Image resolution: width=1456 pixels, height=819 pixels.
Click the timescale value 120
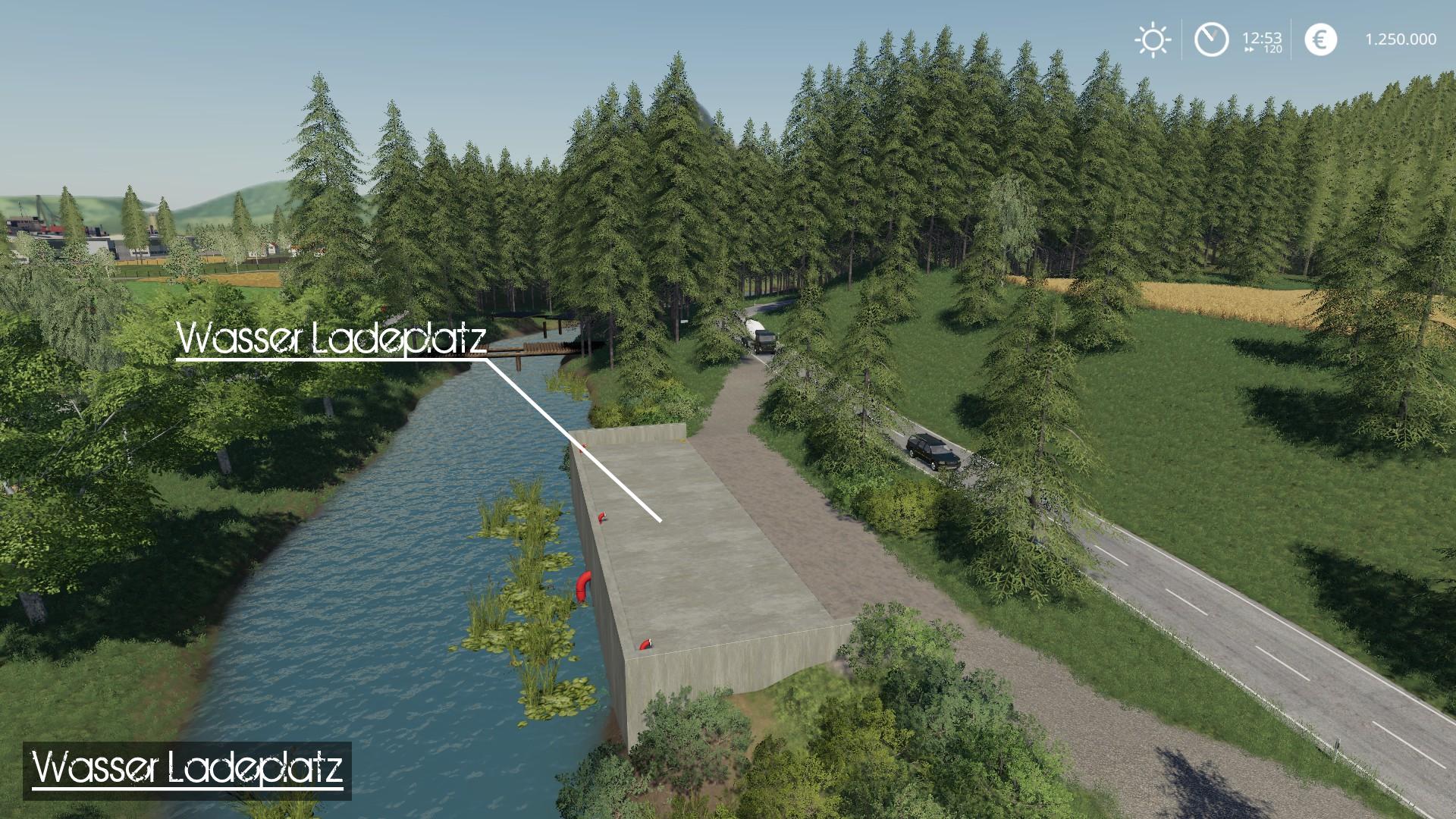pos(1271,50)
